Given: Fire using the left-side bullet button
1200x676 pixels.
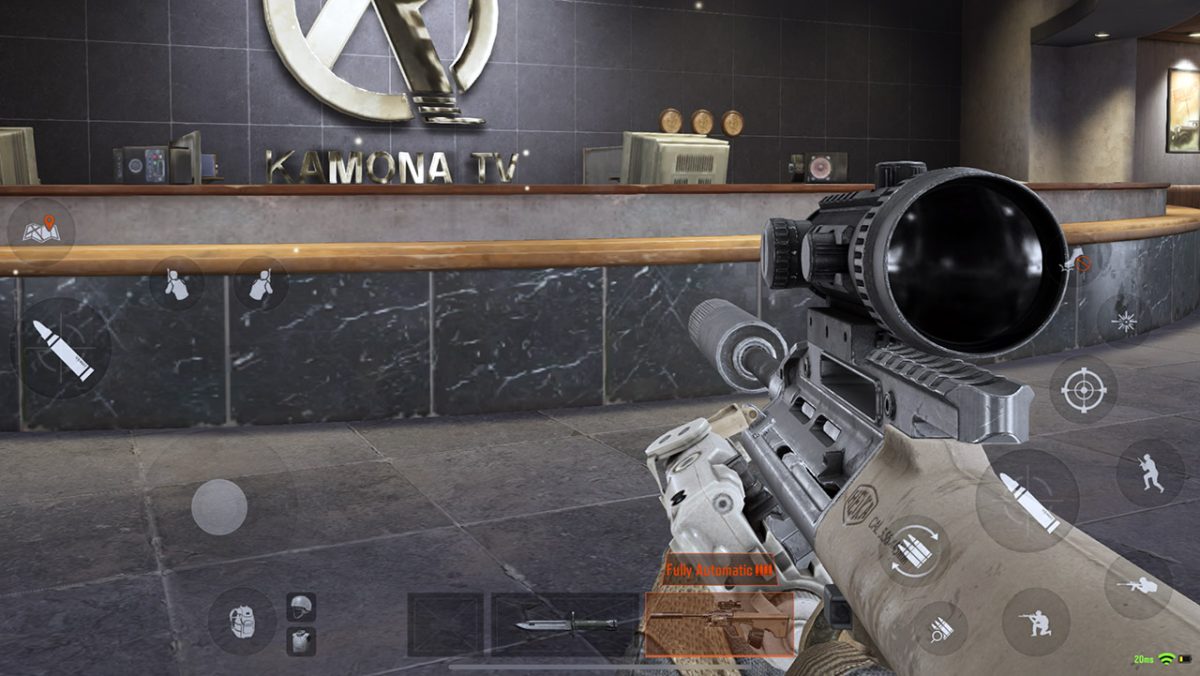Looking at the screenshot, I should (62, 350).
